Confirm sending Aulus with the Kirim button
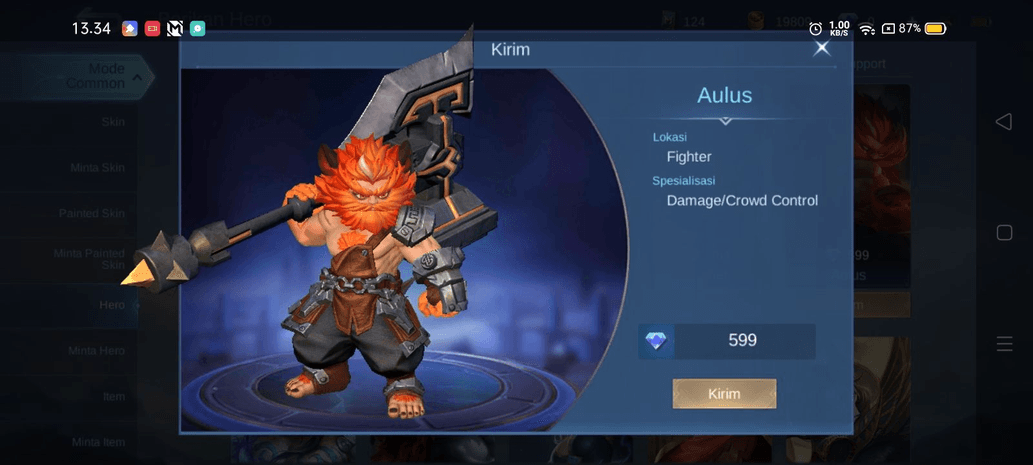 724,393
